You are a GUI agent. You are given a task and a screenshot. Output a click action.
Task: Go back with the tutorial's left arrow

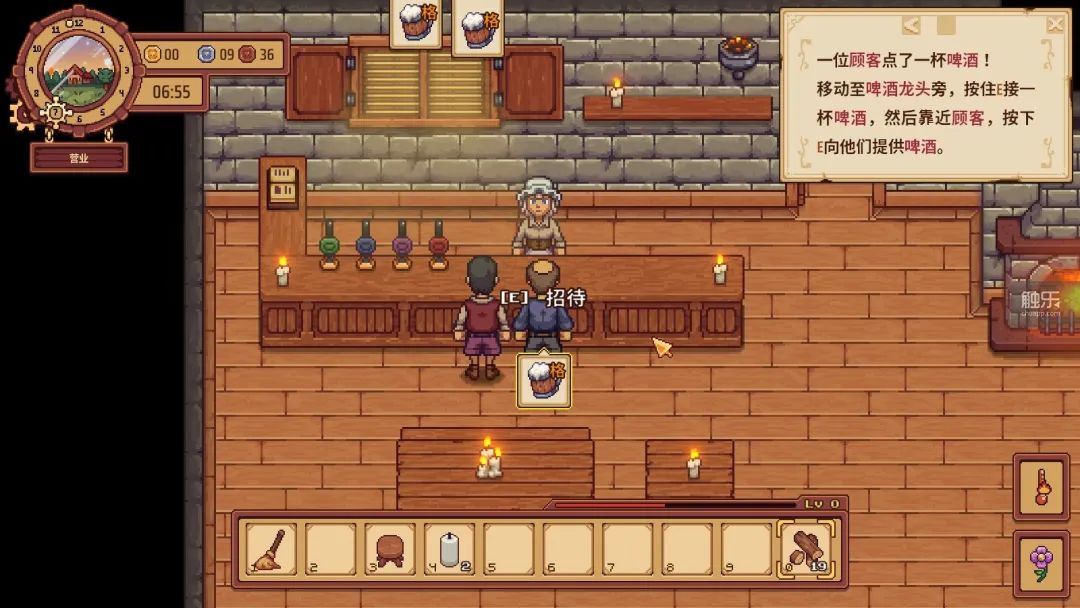pyautogui.click(x=912, y=25)
